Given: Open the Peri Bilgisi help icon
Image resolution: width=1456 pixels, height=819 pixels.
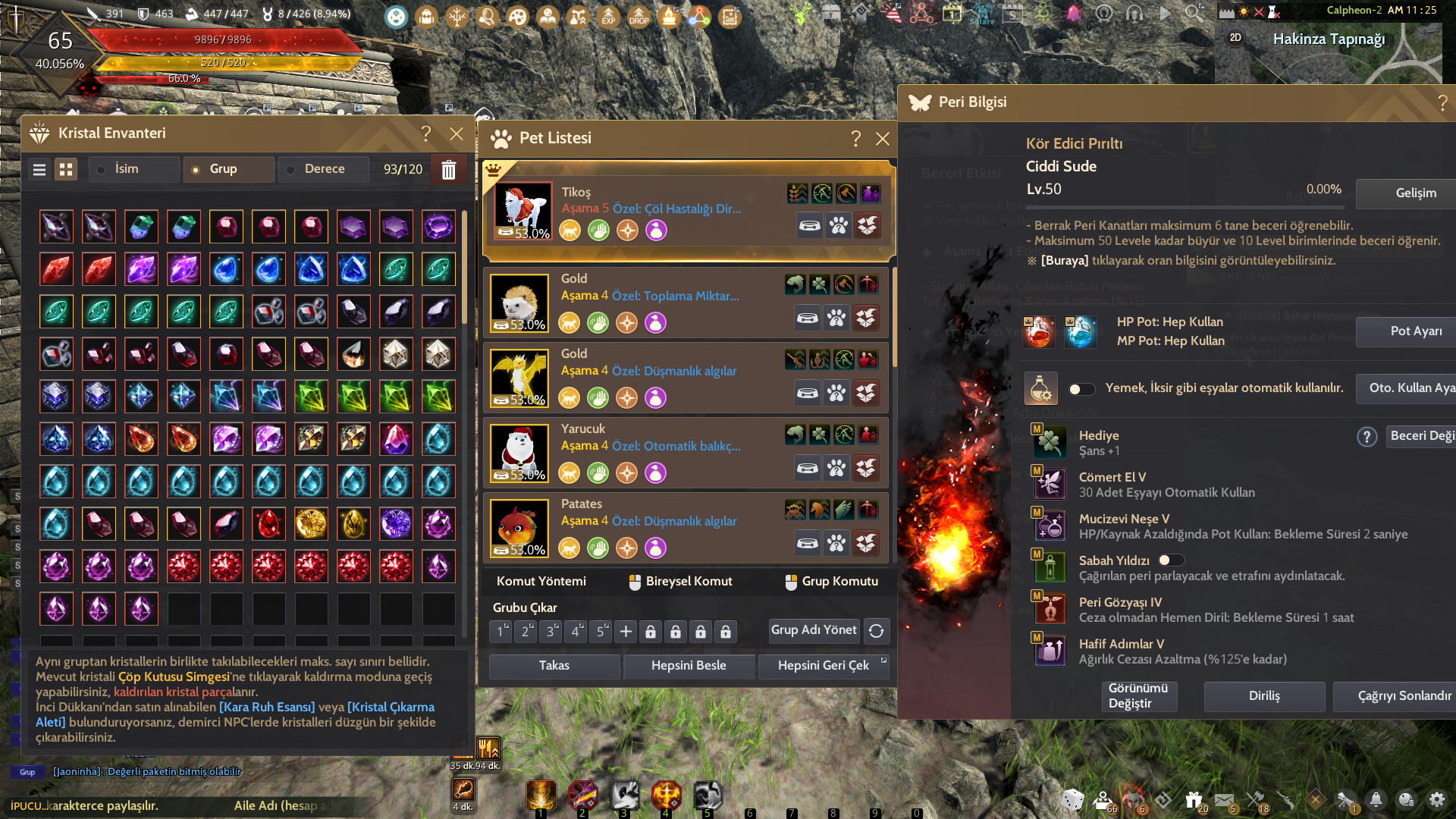Looking at the screenshot, I should pyautogui.click(x=1442, y=103).
